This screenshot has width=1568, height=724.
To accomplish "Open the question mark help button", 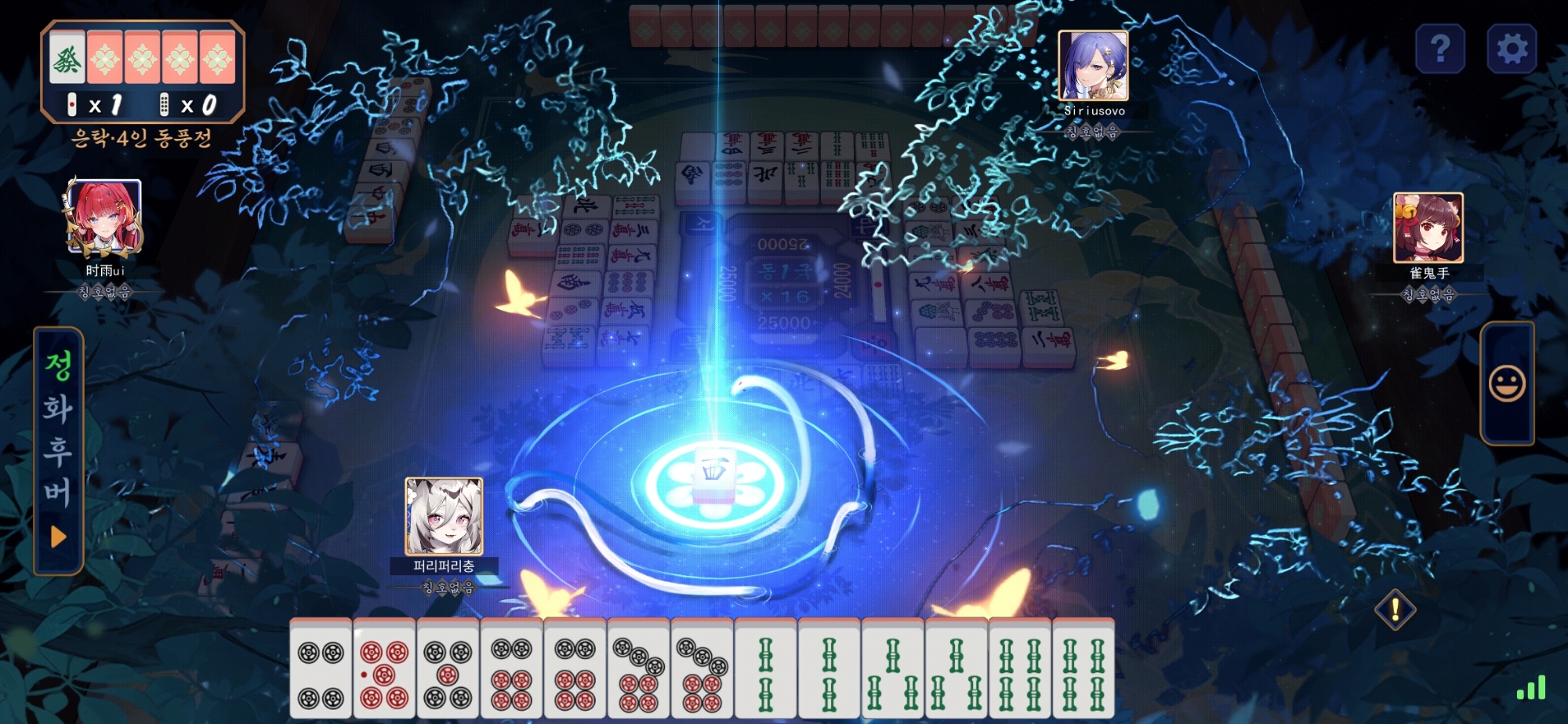I will pos(1440,49).
